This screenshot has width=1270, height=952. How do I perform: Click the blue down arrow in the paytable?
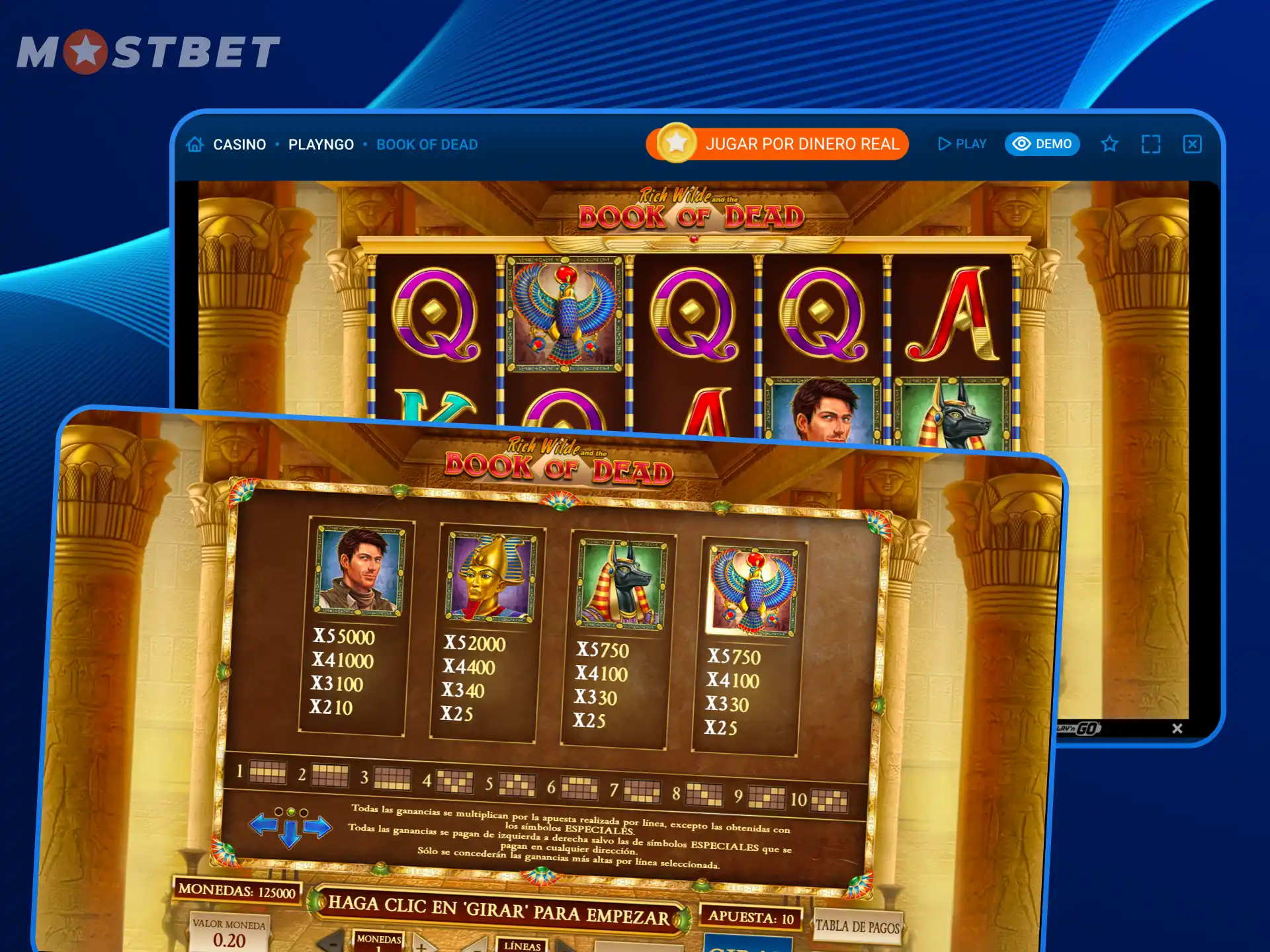coord(290,834)
